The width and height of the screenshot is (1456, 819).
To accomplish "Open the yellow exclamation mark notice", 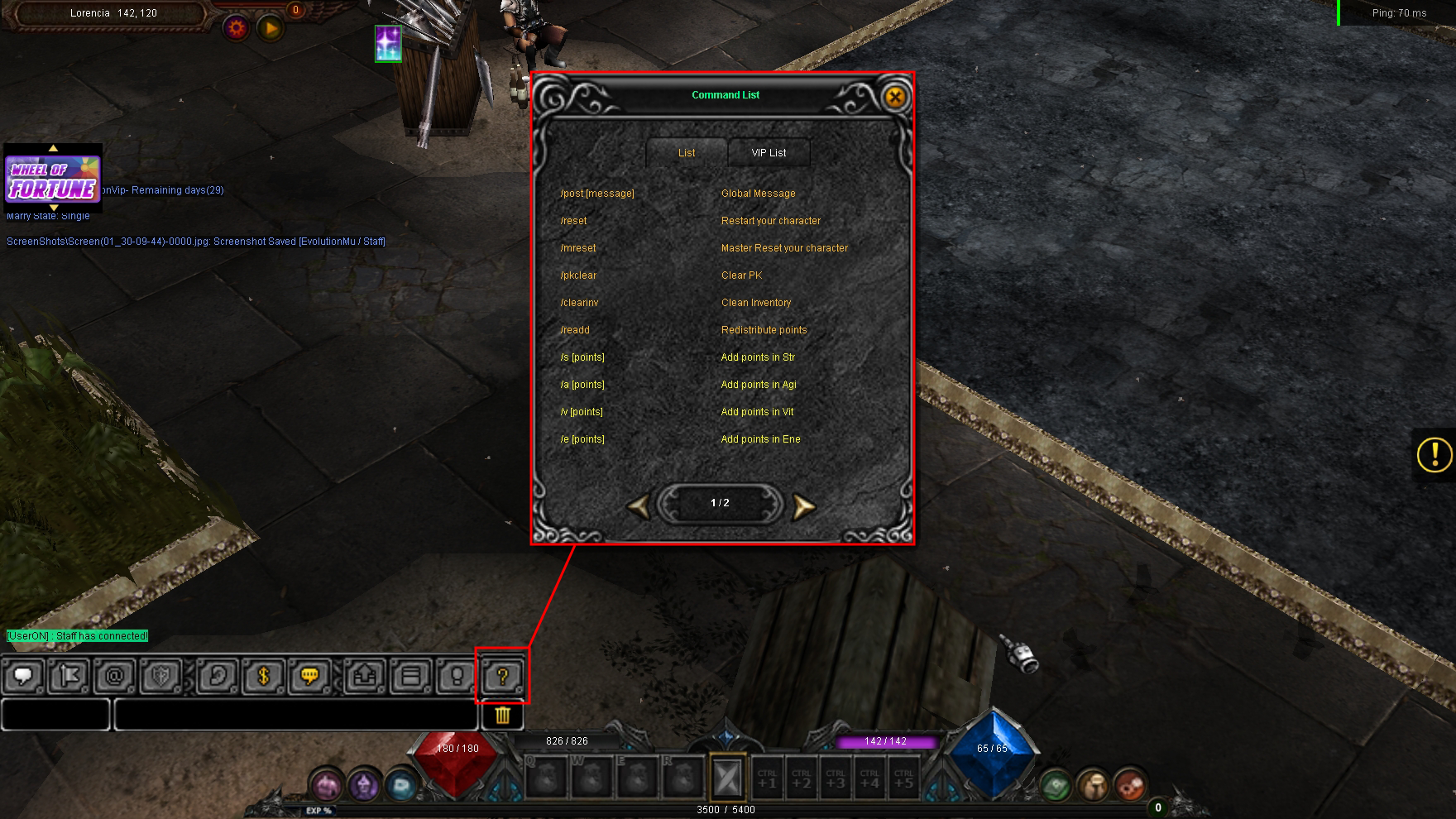I will point(1434,454).
